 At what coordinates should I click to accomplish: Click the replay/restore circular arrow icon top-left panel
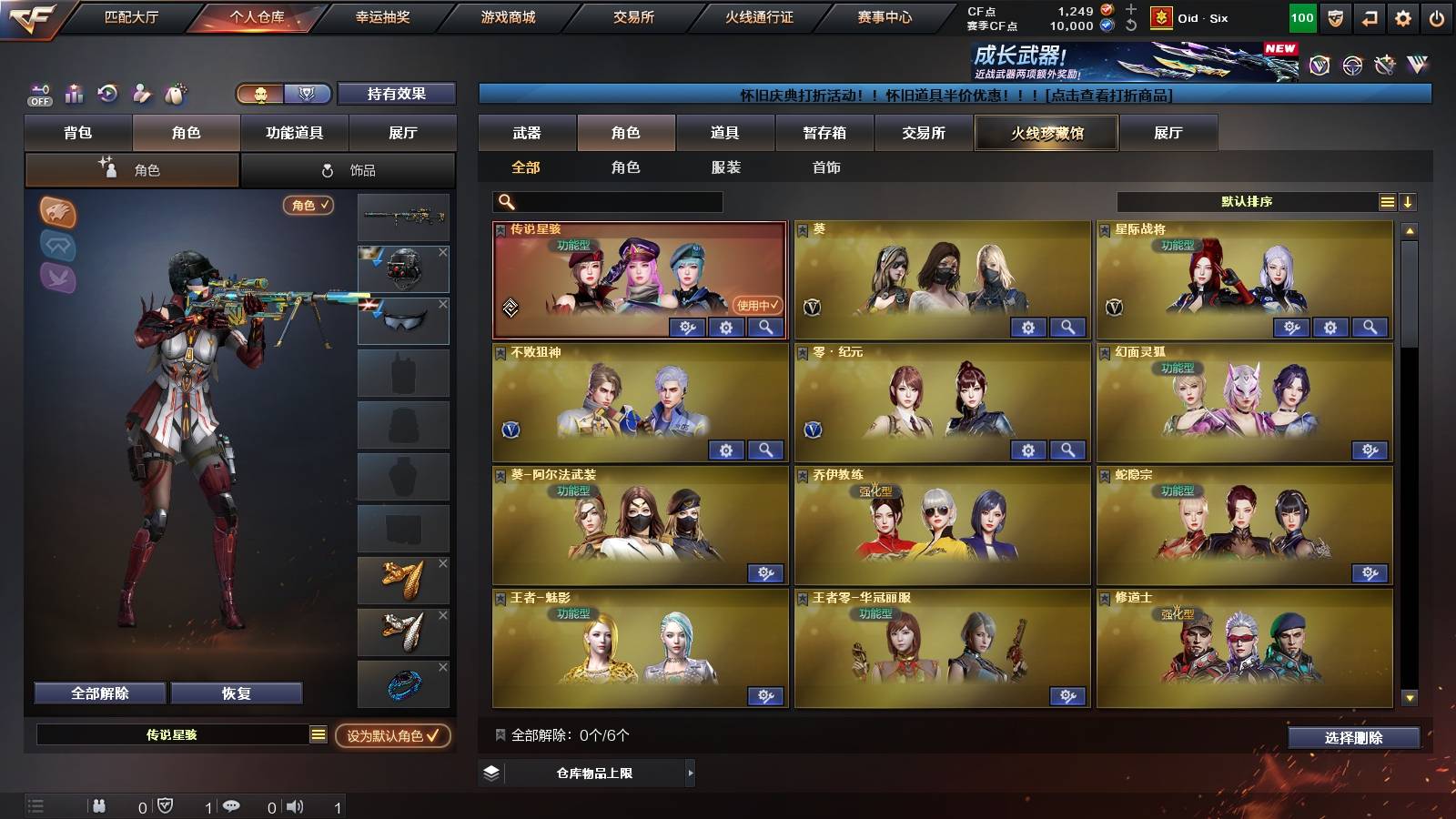click(107, 93)
